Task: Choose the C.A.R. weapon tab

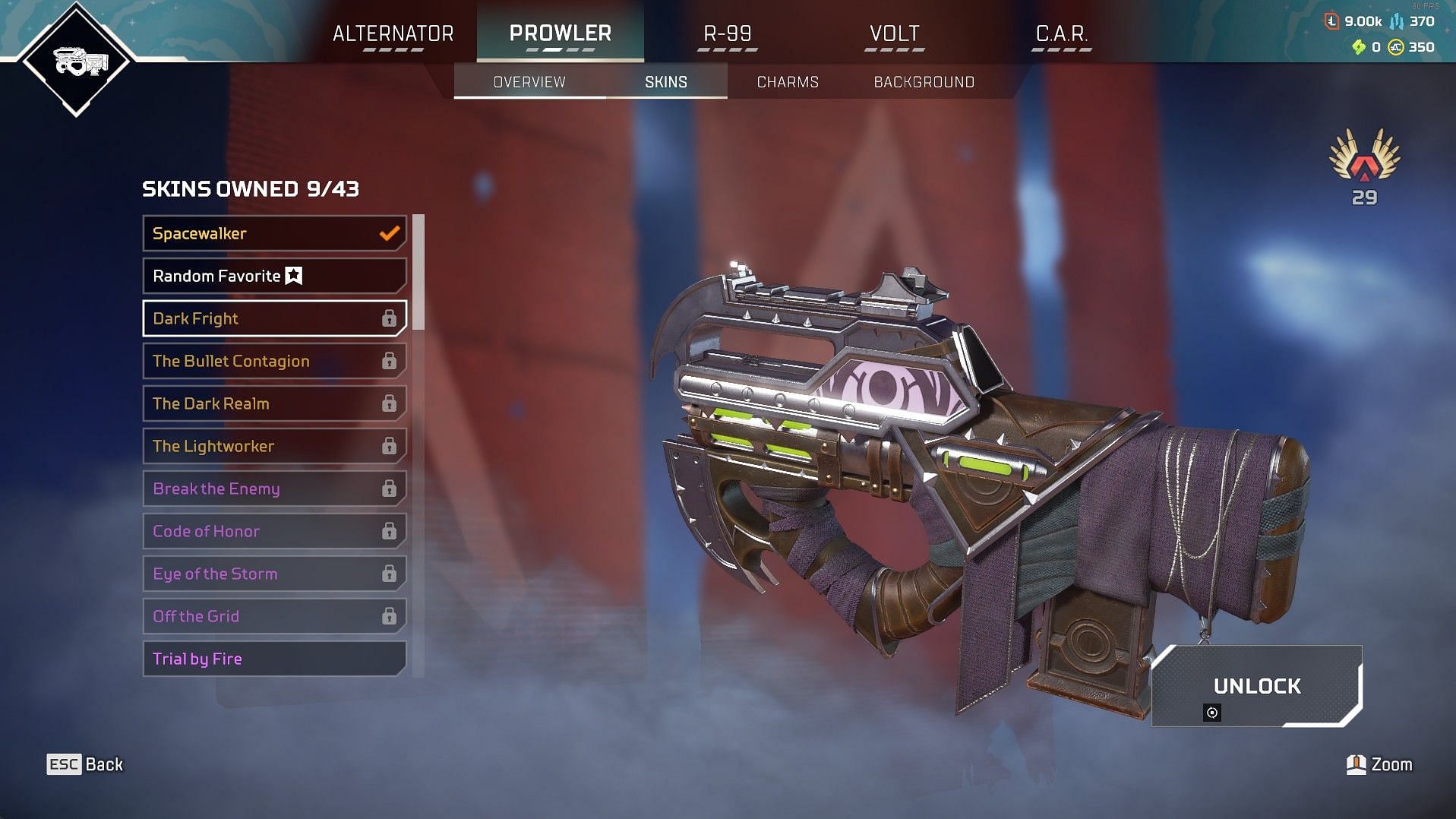Action: [1061, 33]
